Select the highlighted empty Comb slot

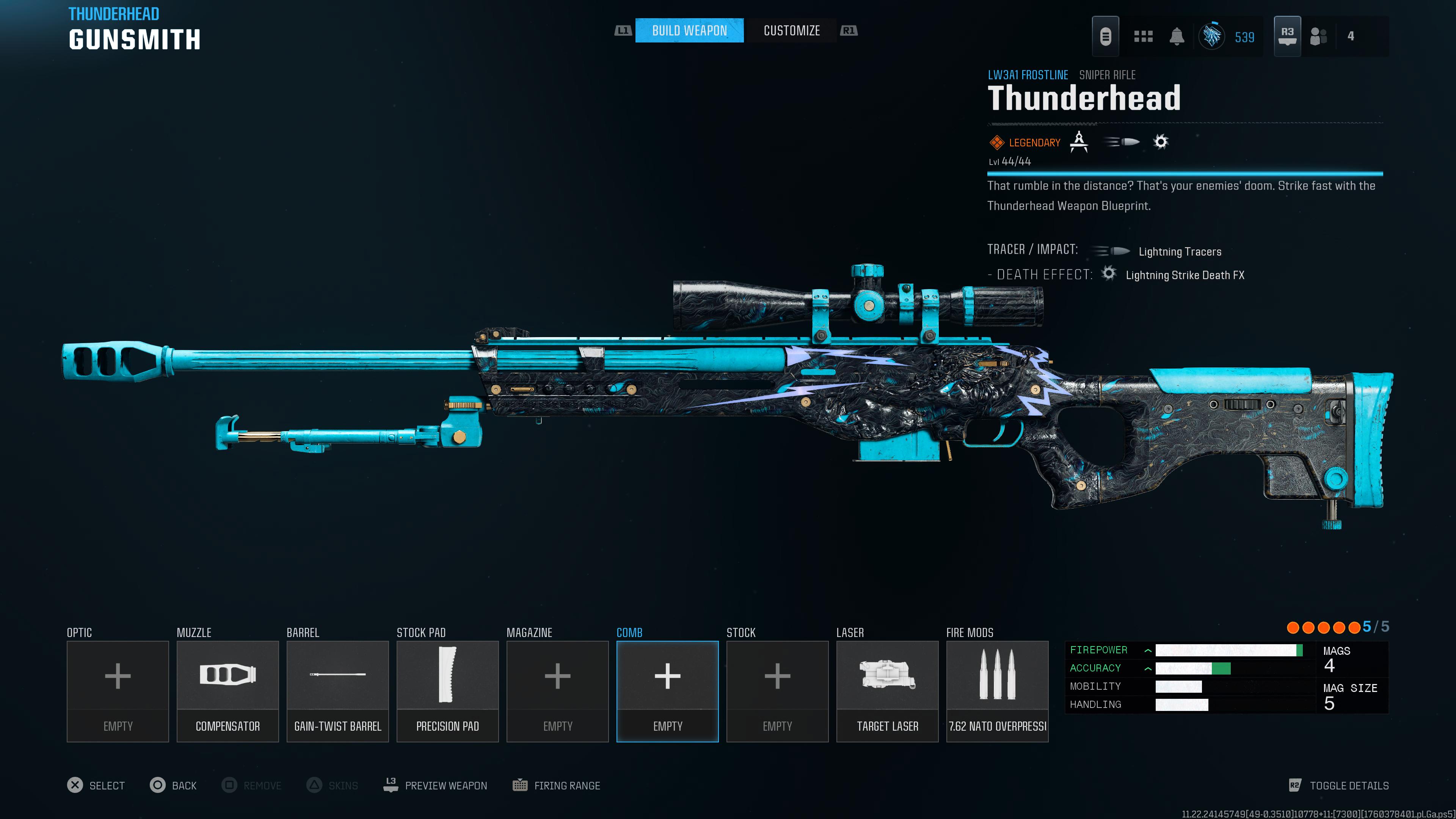pos(667,691)
